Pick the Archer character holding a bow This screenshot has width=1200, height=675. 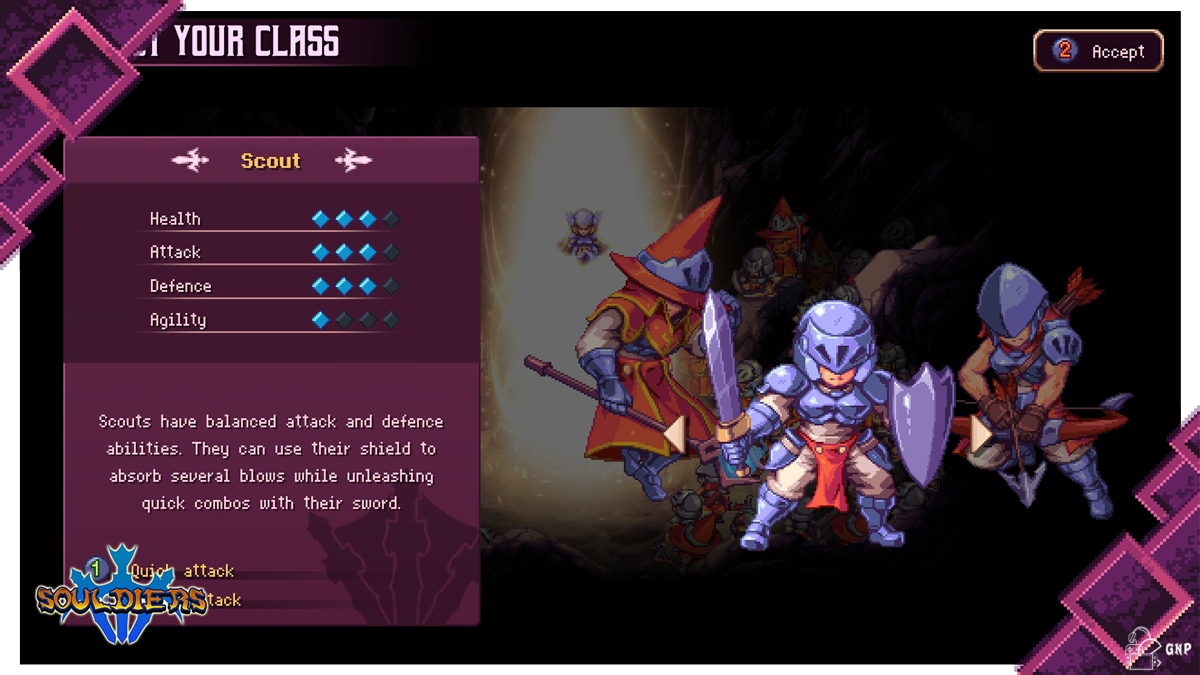(1030, 380)
